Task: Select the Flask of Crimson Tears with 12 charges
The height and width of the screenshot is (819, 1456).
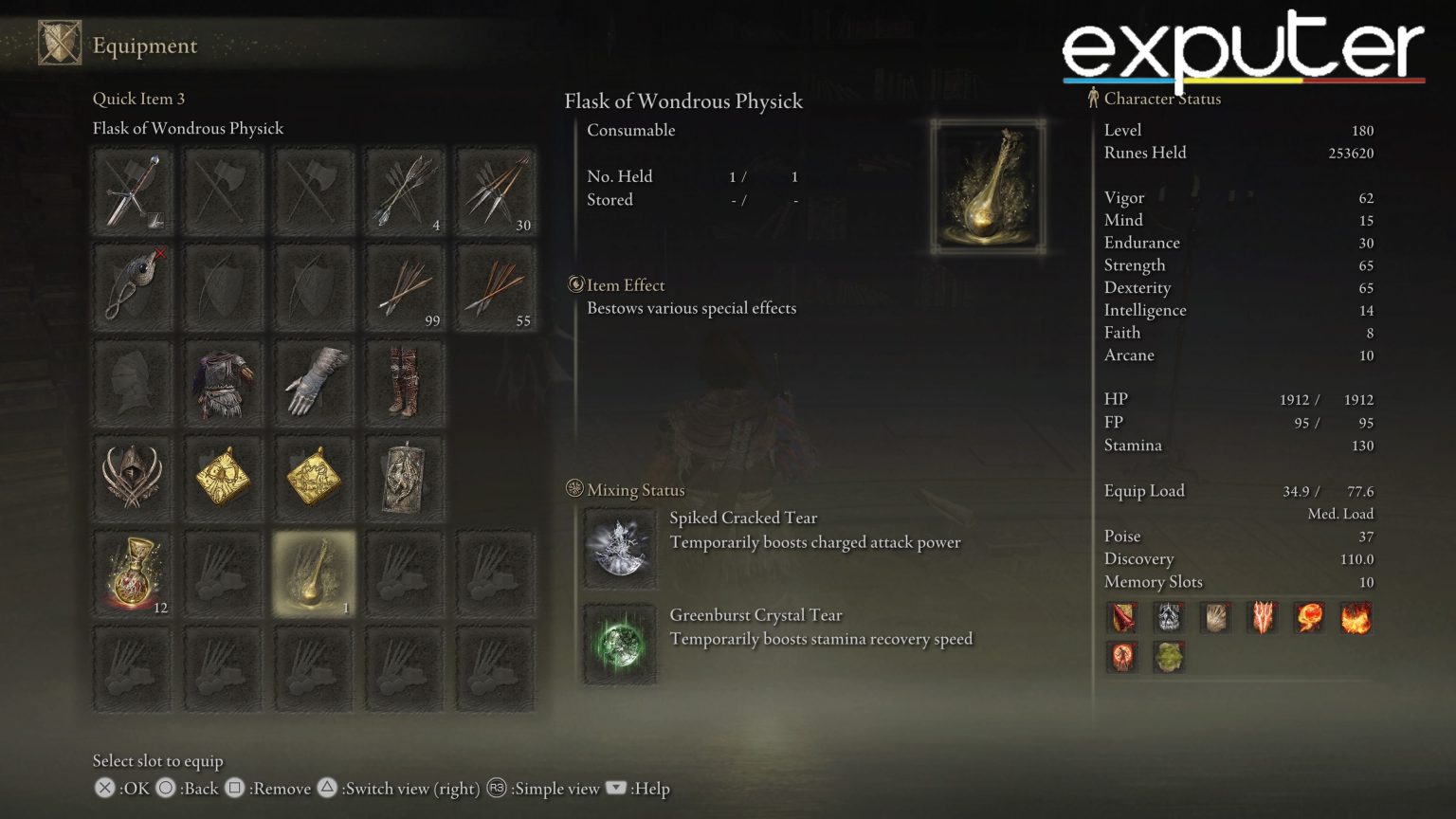Action: [x=133, y=573]
